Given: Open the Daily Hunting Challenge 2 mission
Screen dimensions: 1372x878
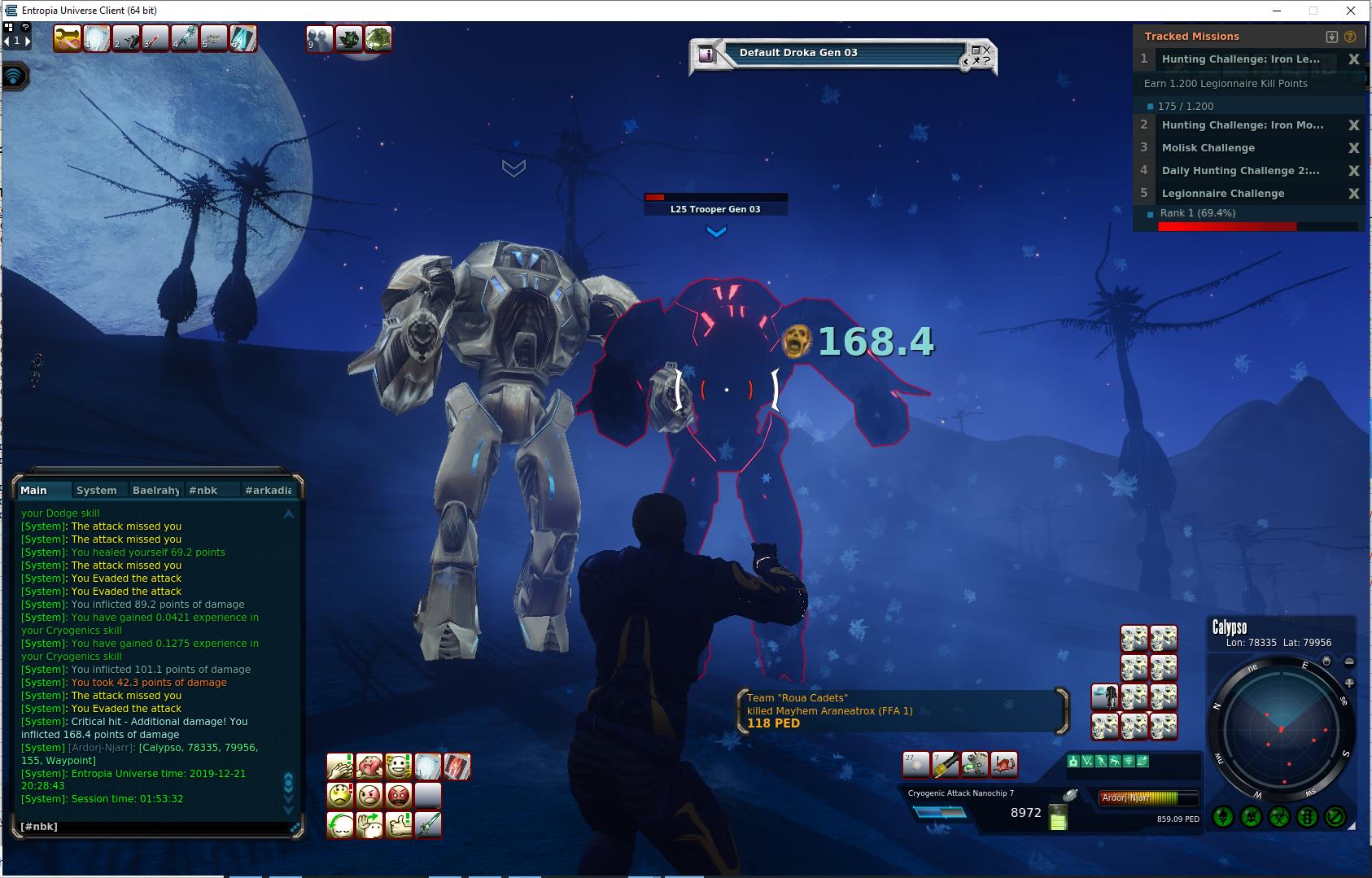Looking at the screenshot, I should pyautogui.click(x=1240, y=171).
